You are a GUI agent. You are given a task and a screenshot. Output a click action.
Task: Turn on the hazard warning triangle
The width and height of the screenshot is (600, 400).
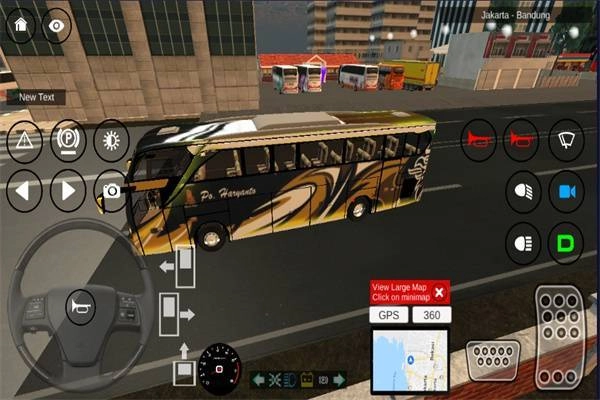tap(25, 141)
